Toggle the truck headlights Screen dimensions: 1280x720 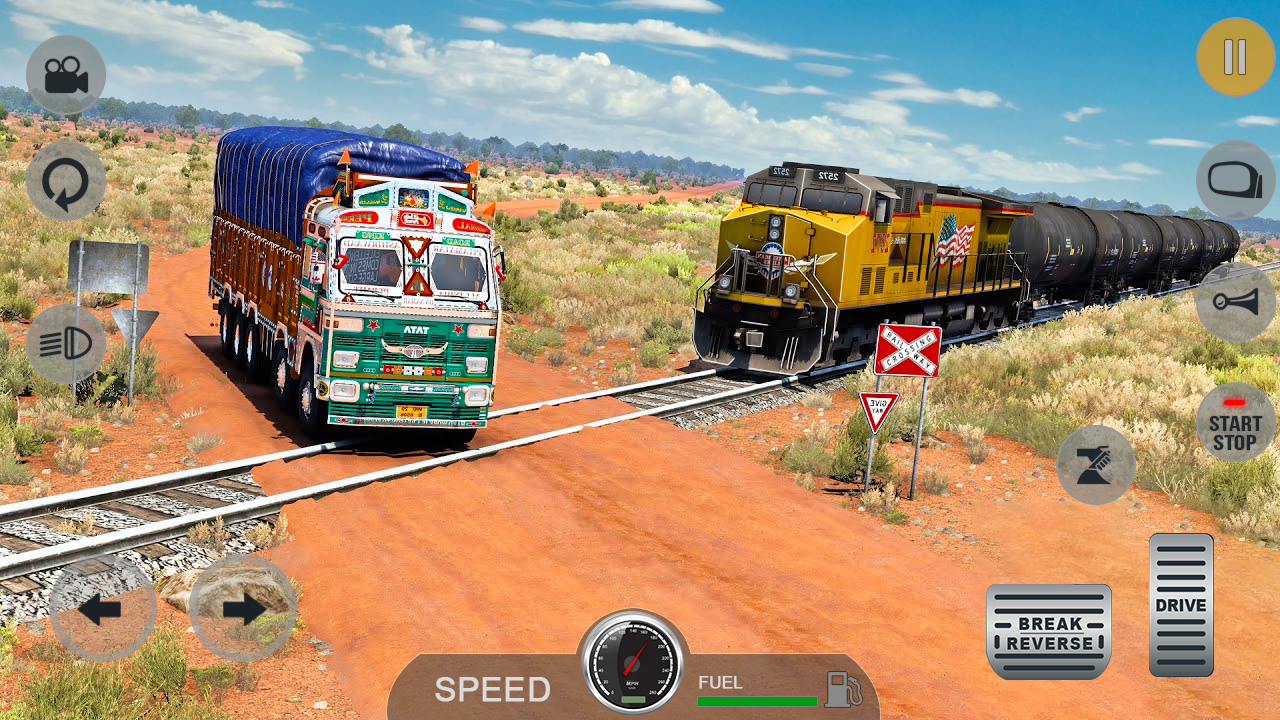[66, 344]
